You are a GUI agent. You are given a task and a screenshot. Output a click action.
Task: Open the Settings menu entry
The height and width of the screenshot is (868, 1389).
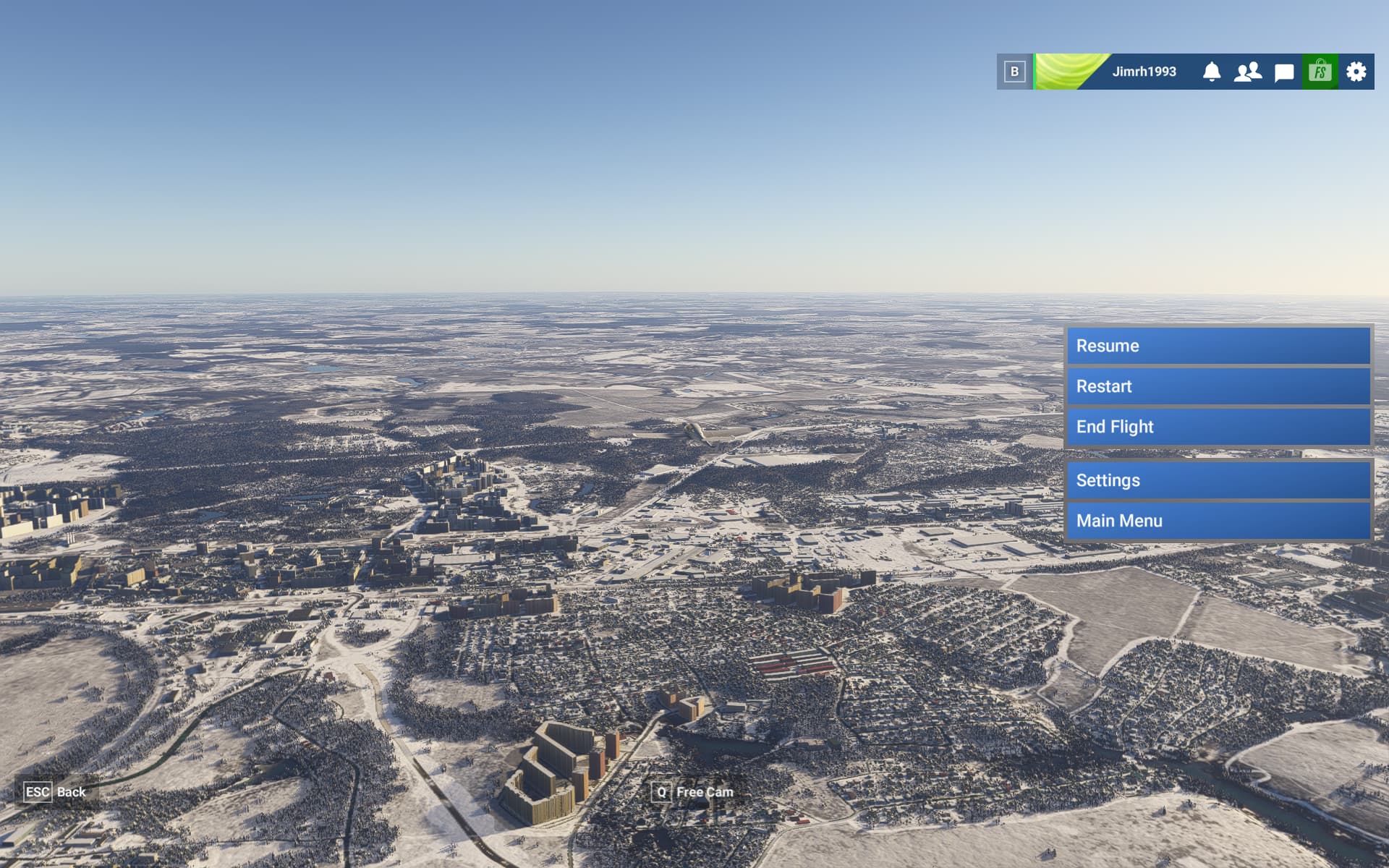coord(1218,480)
